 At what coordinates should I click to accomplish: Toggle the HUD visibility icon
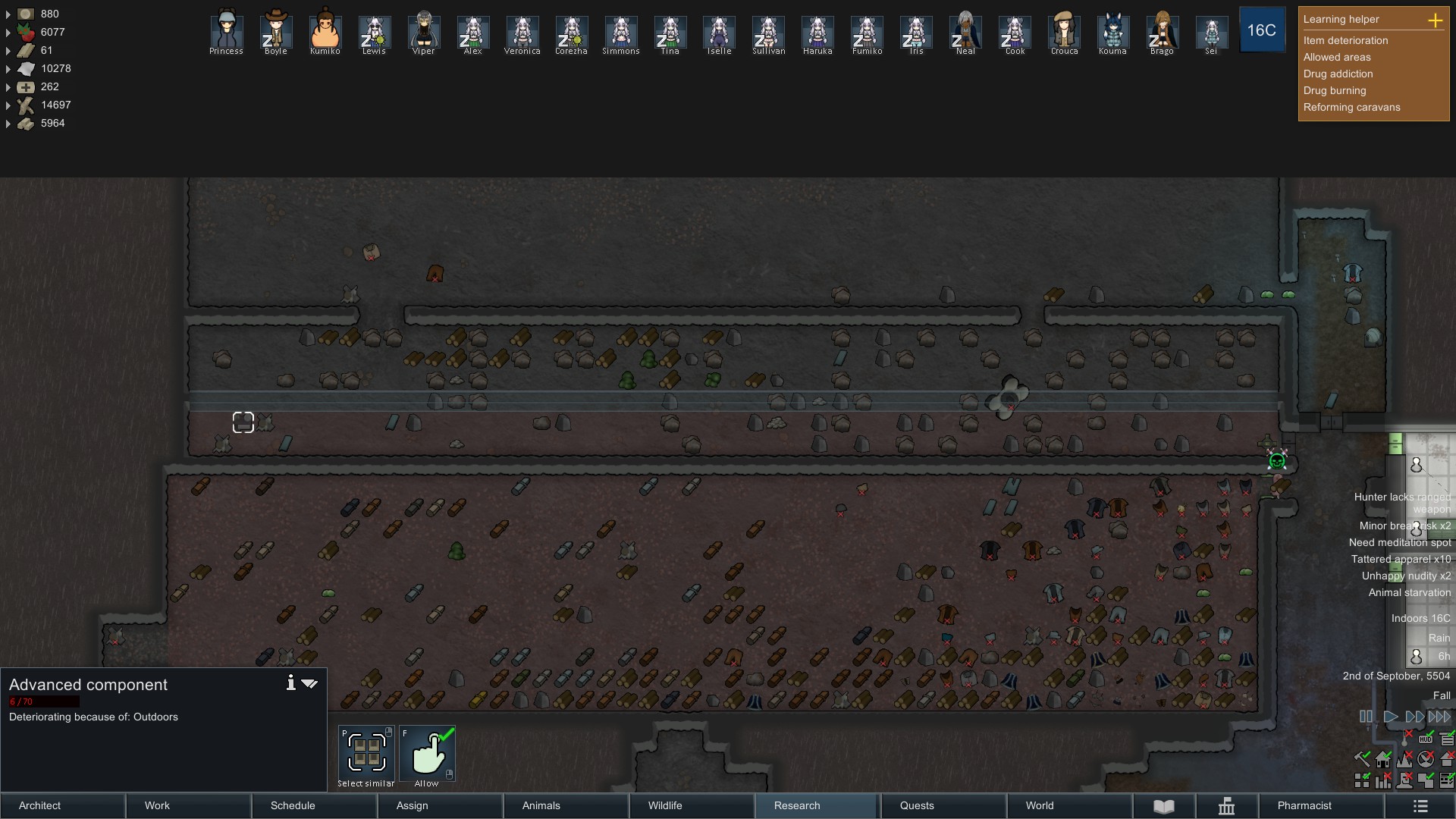[1426, 739]
